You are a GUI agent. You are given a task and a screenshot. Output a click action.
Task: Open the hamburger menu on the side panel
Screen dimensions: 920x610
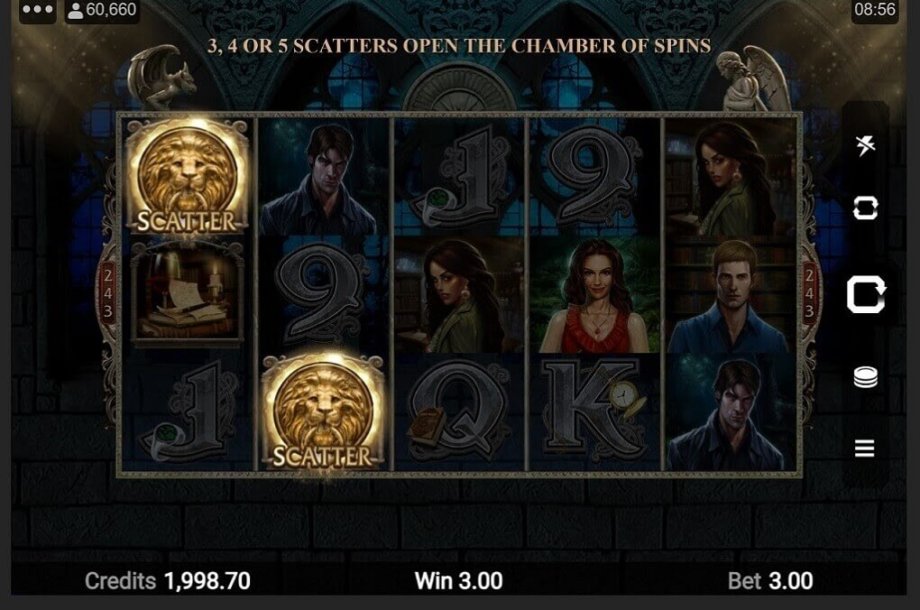pyautogui.click(x=866, y=448)
